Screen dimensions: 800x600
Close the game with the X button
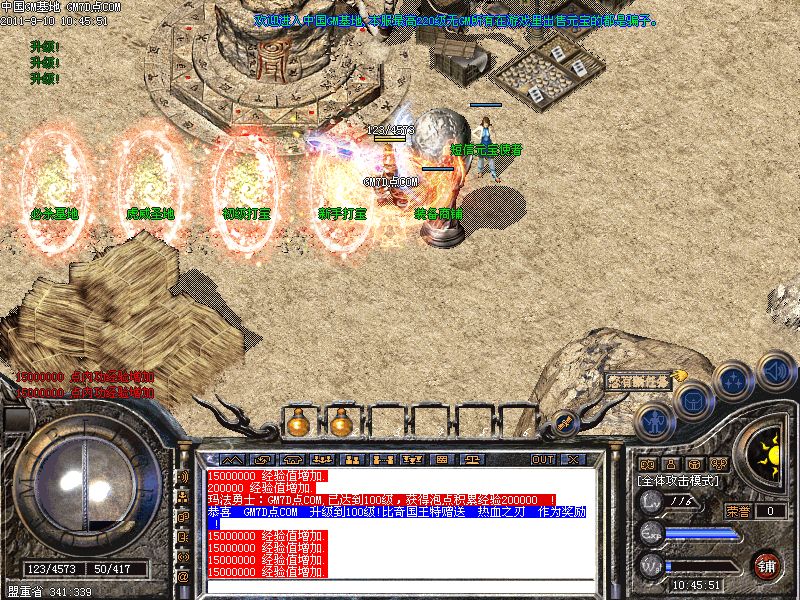tap(573, 459)
